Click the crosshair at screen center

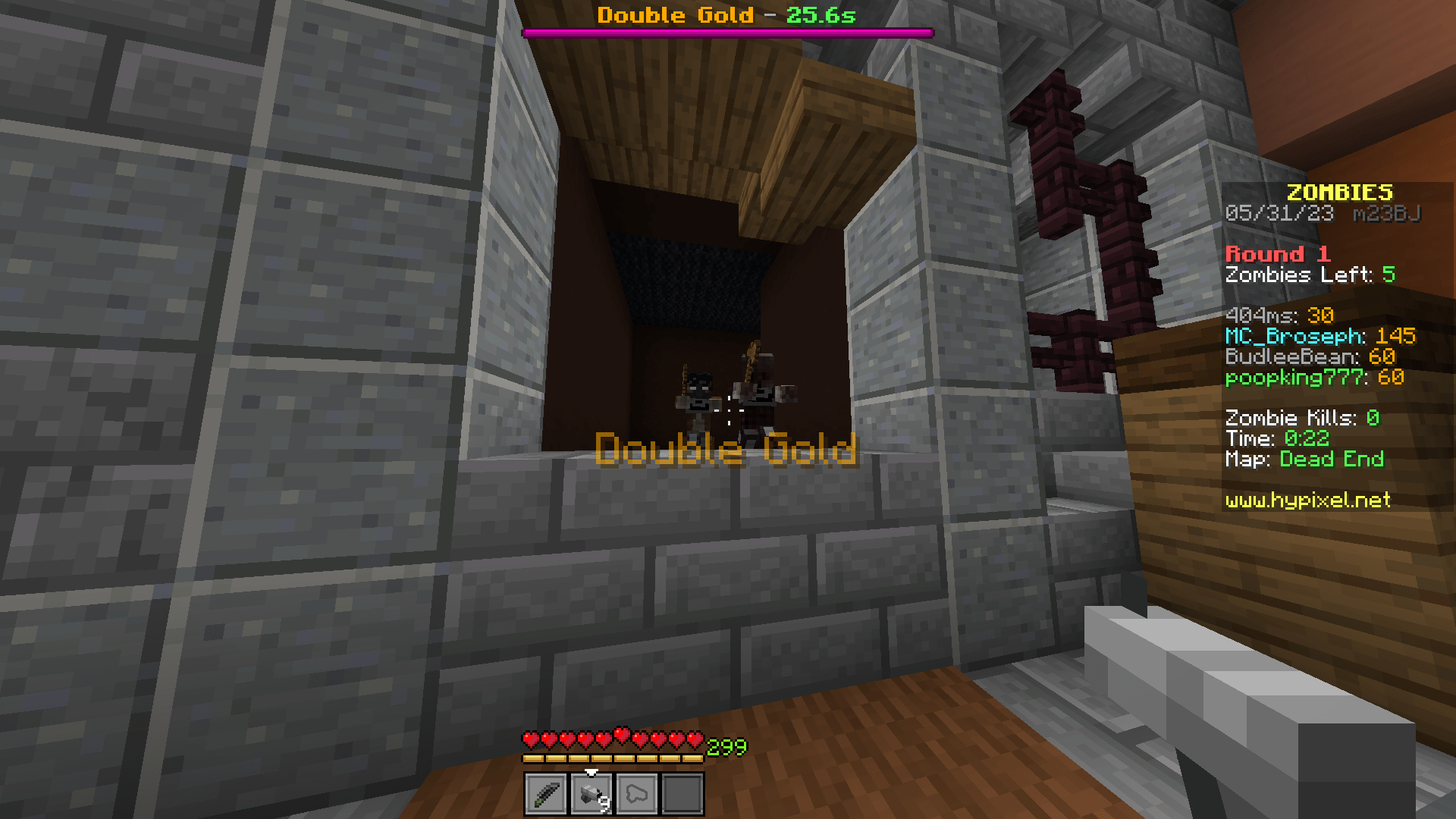(x=728, y=409)
